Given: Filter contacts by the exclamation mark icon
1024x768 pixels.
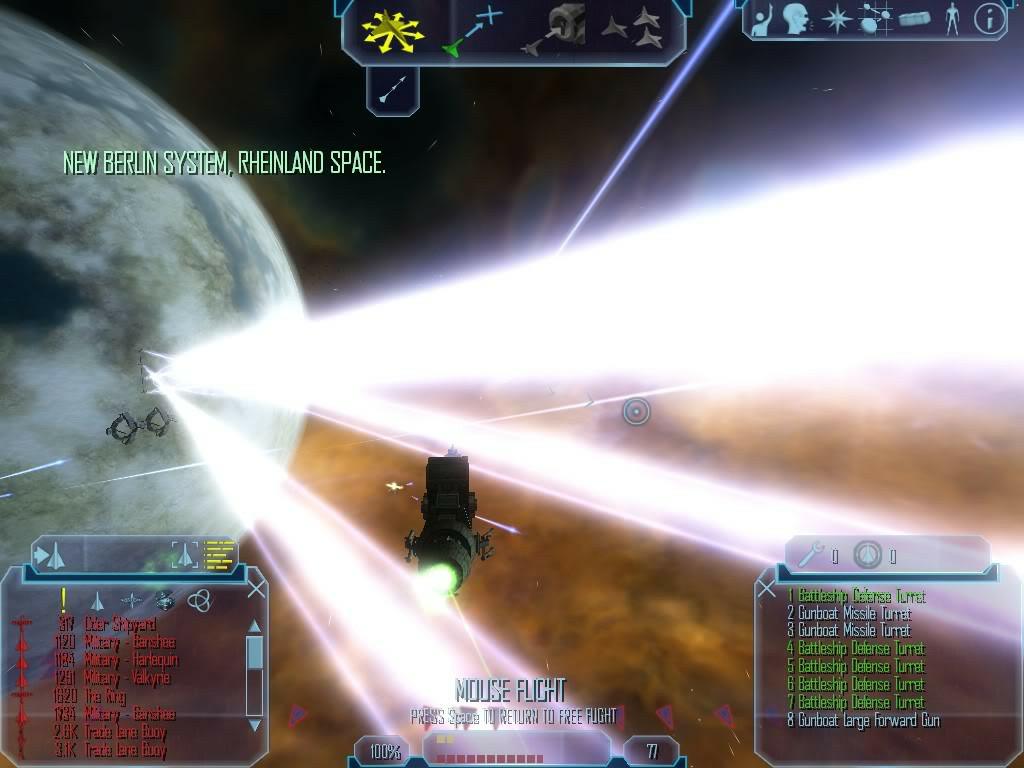Looking at the screenshot, I should (x=64, y=599).
